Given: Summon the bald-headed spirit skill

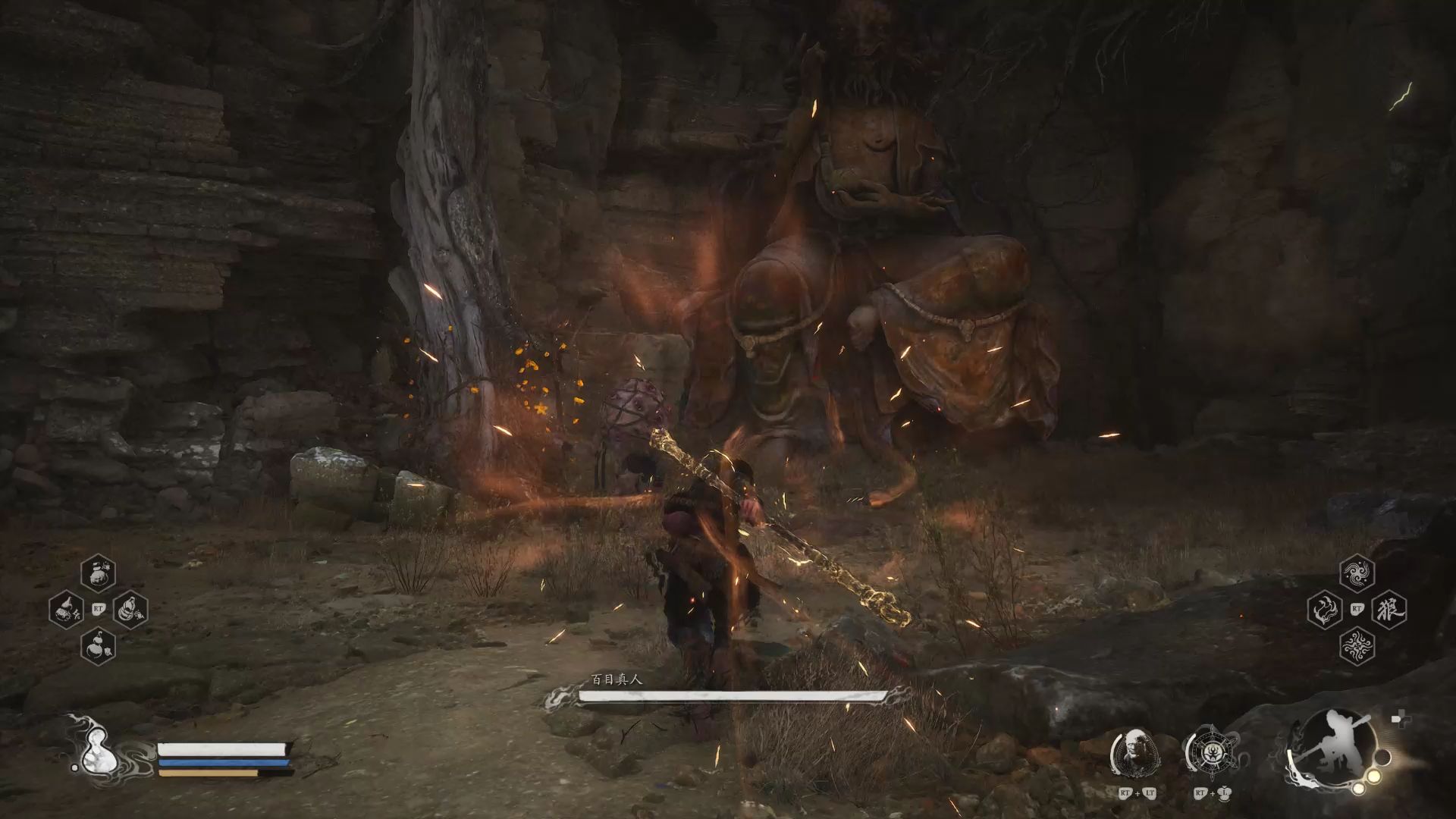Looking at the screenshot, I should pyautogui.click(x=1134, y=753).
